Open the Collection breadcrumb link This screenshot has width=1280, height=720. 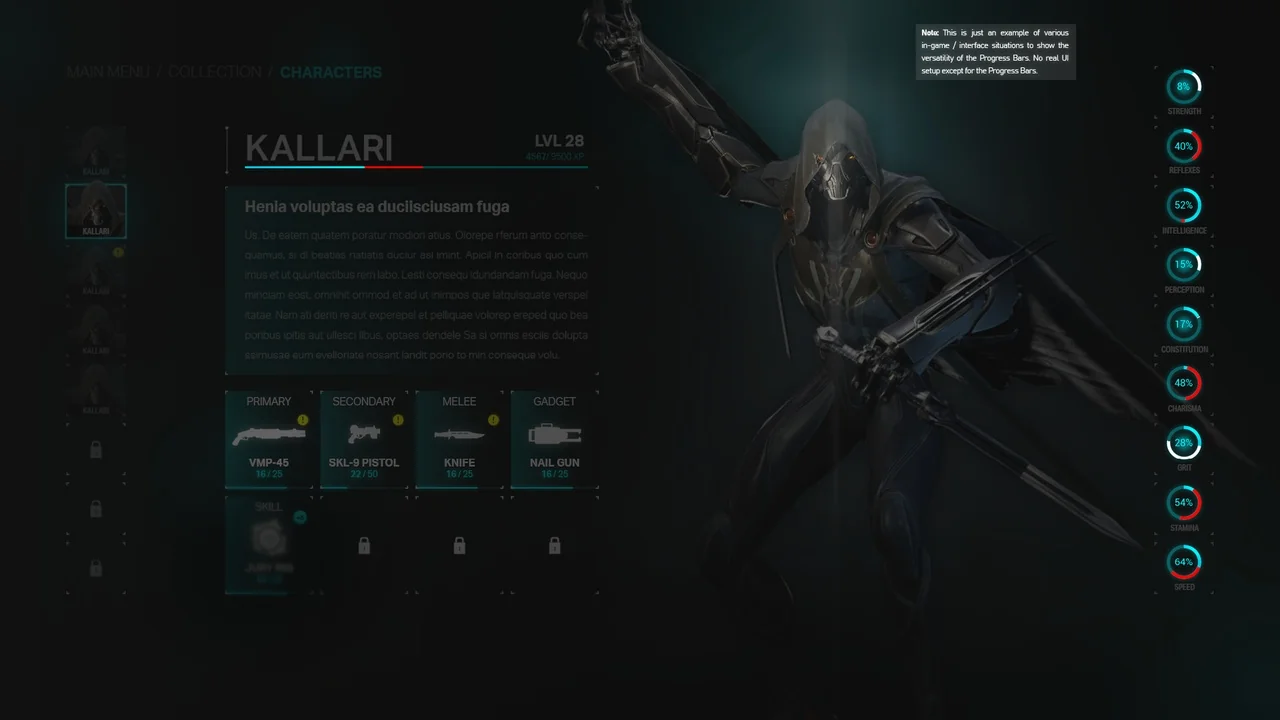(214, 72)
